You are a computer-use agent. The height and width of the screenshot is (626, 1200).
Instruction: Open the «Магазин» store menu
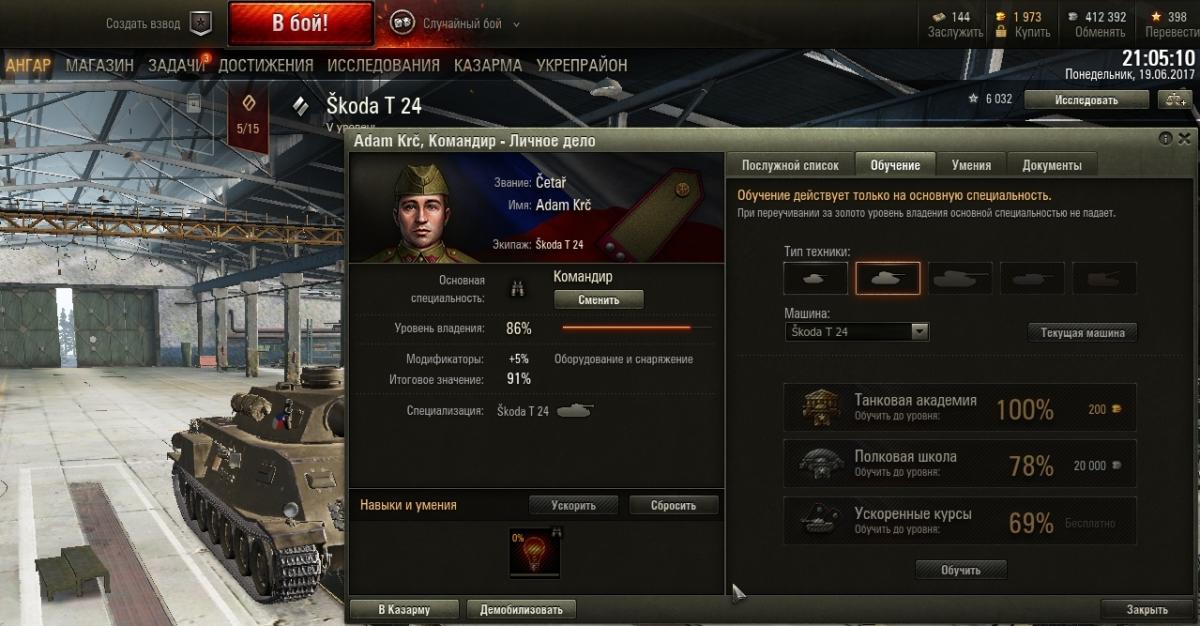100,65
